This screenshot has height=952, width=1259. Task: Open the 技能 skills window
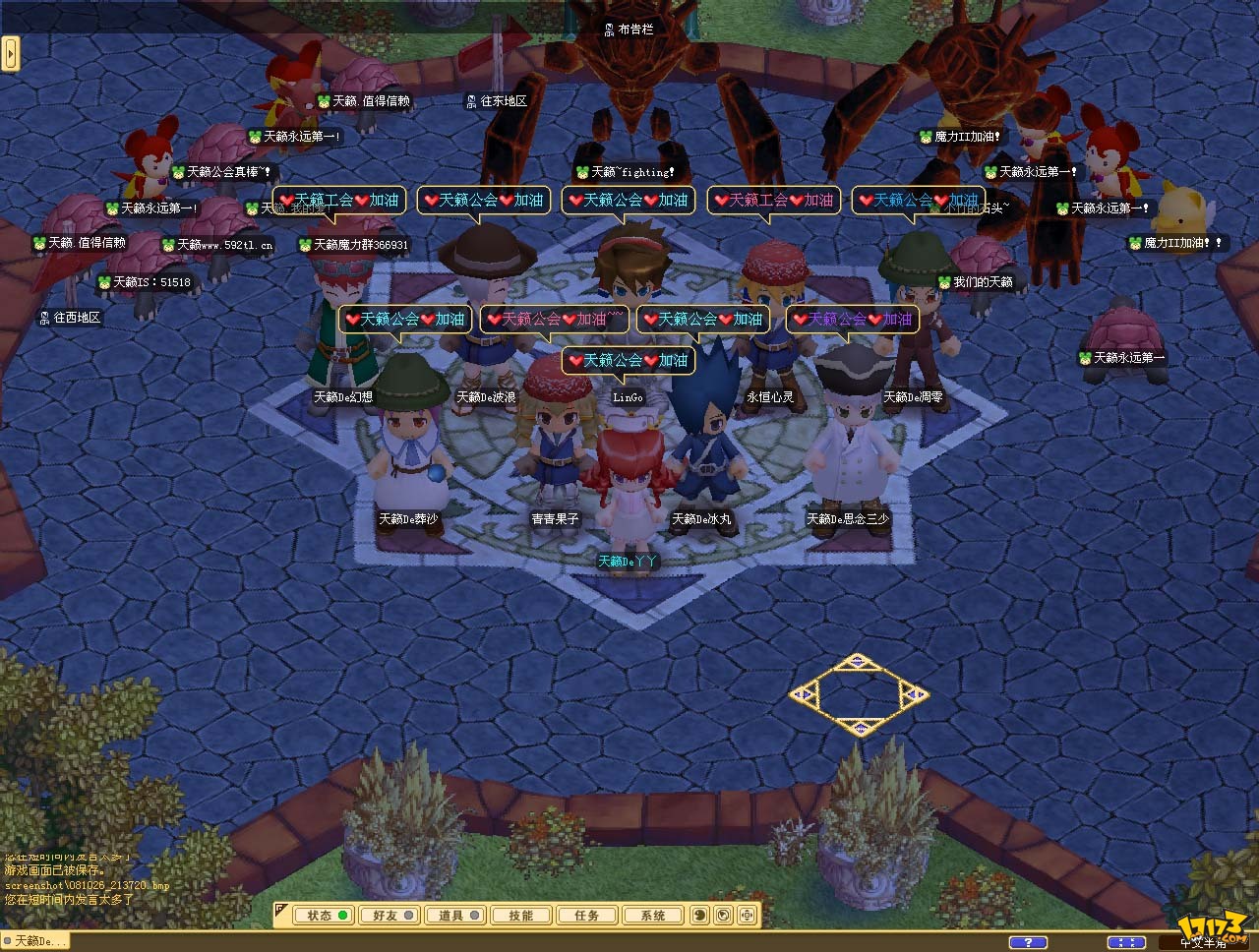click(521, 916)
